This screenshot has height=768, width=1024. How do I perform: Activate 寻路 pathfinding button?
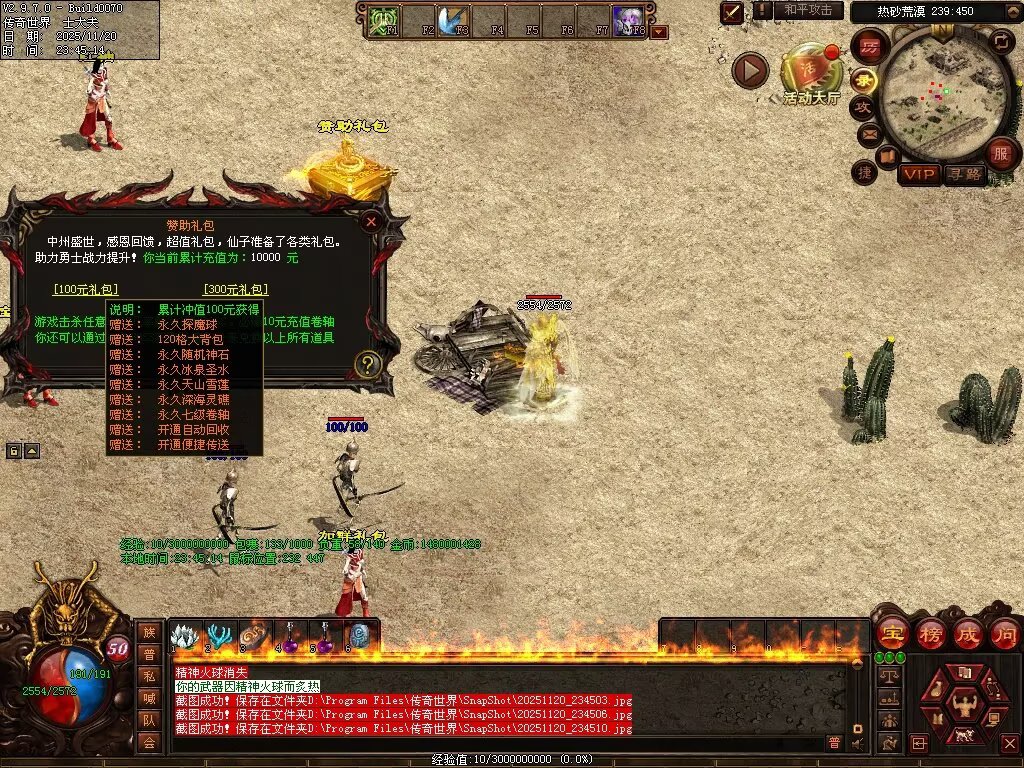pyautogui.click(x=964, y=174)
